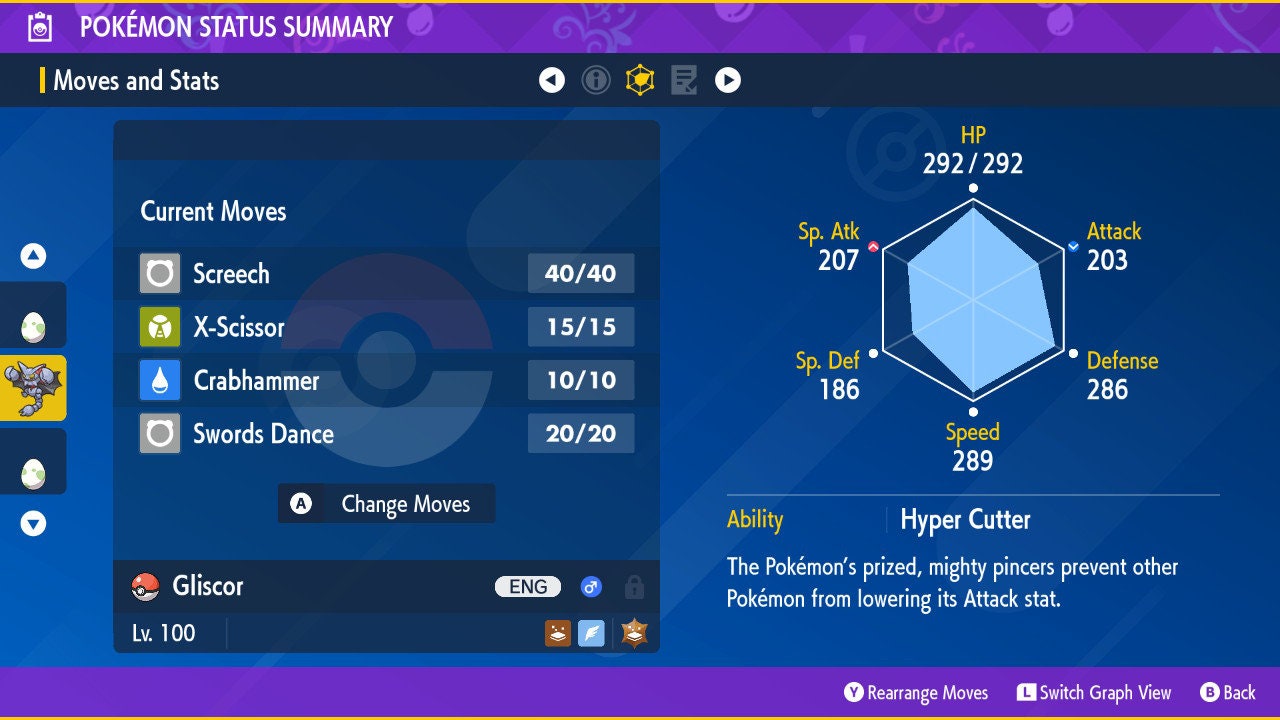Switch to the info page tab
This screenshot has height=720, width=1280.
(x=596, y=80)
